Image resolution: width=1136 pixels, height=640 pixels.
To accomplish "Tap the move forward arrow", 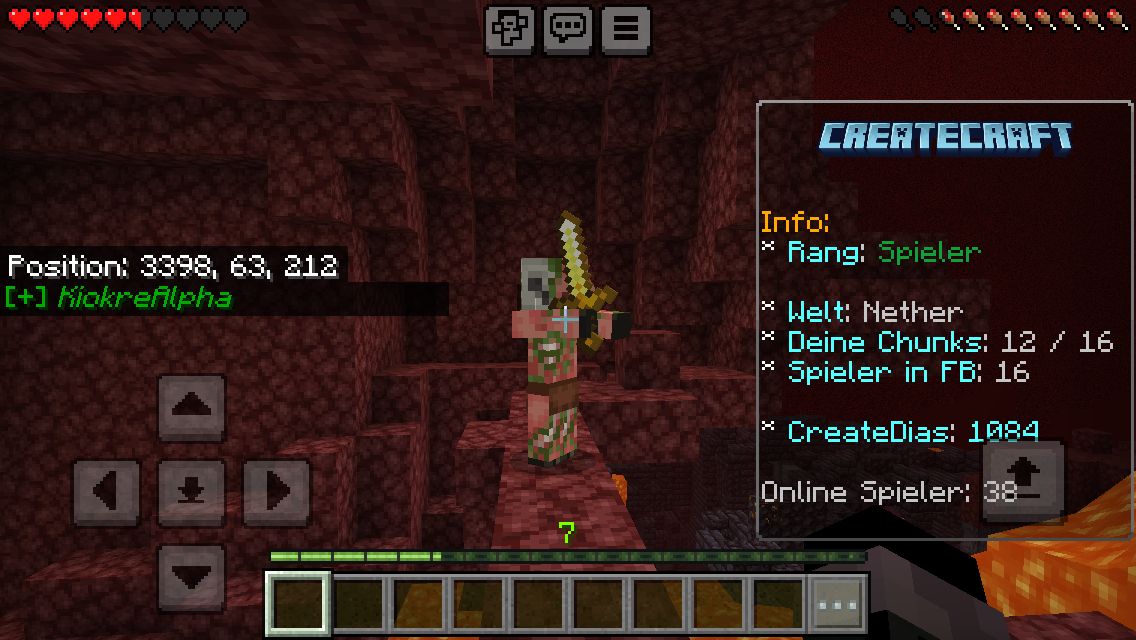I will [x=191, y=408].
